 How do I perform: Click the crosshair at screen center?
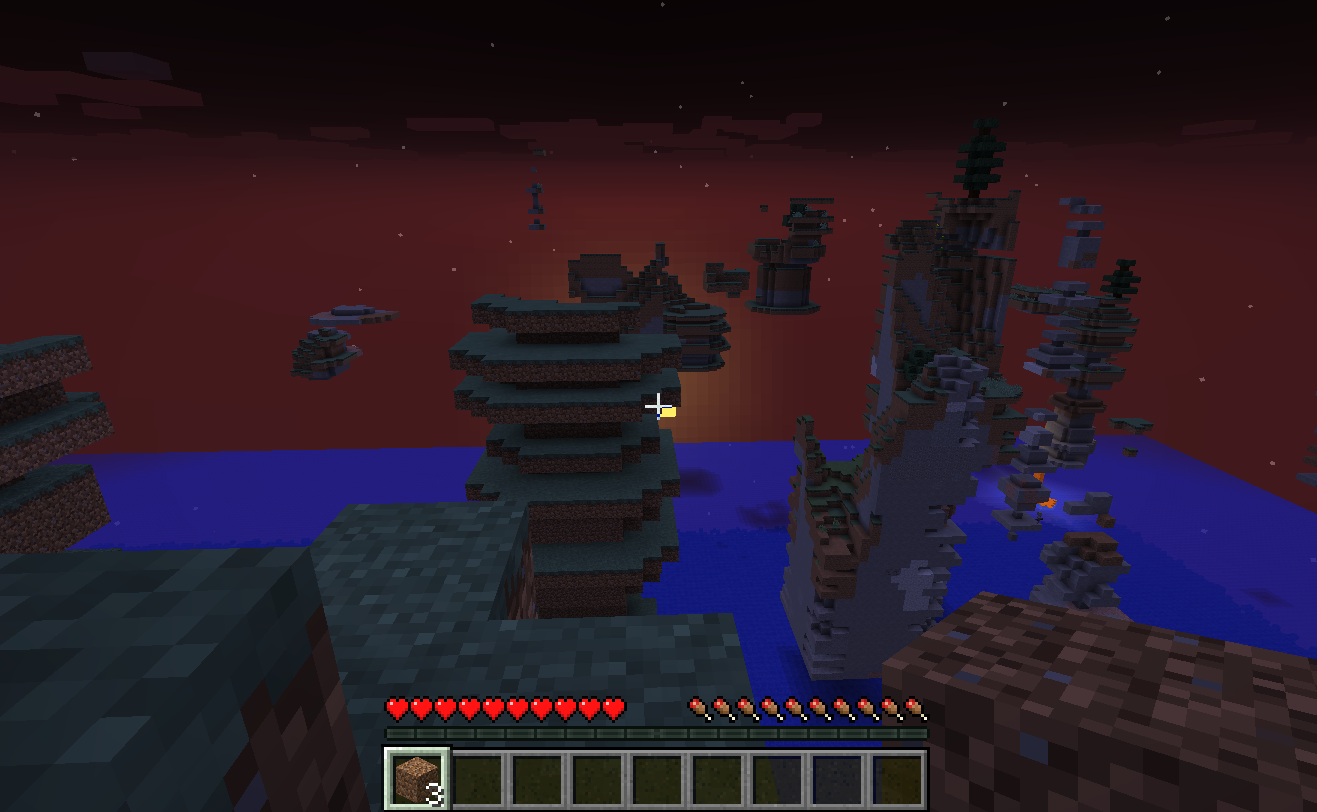[658, 406]
